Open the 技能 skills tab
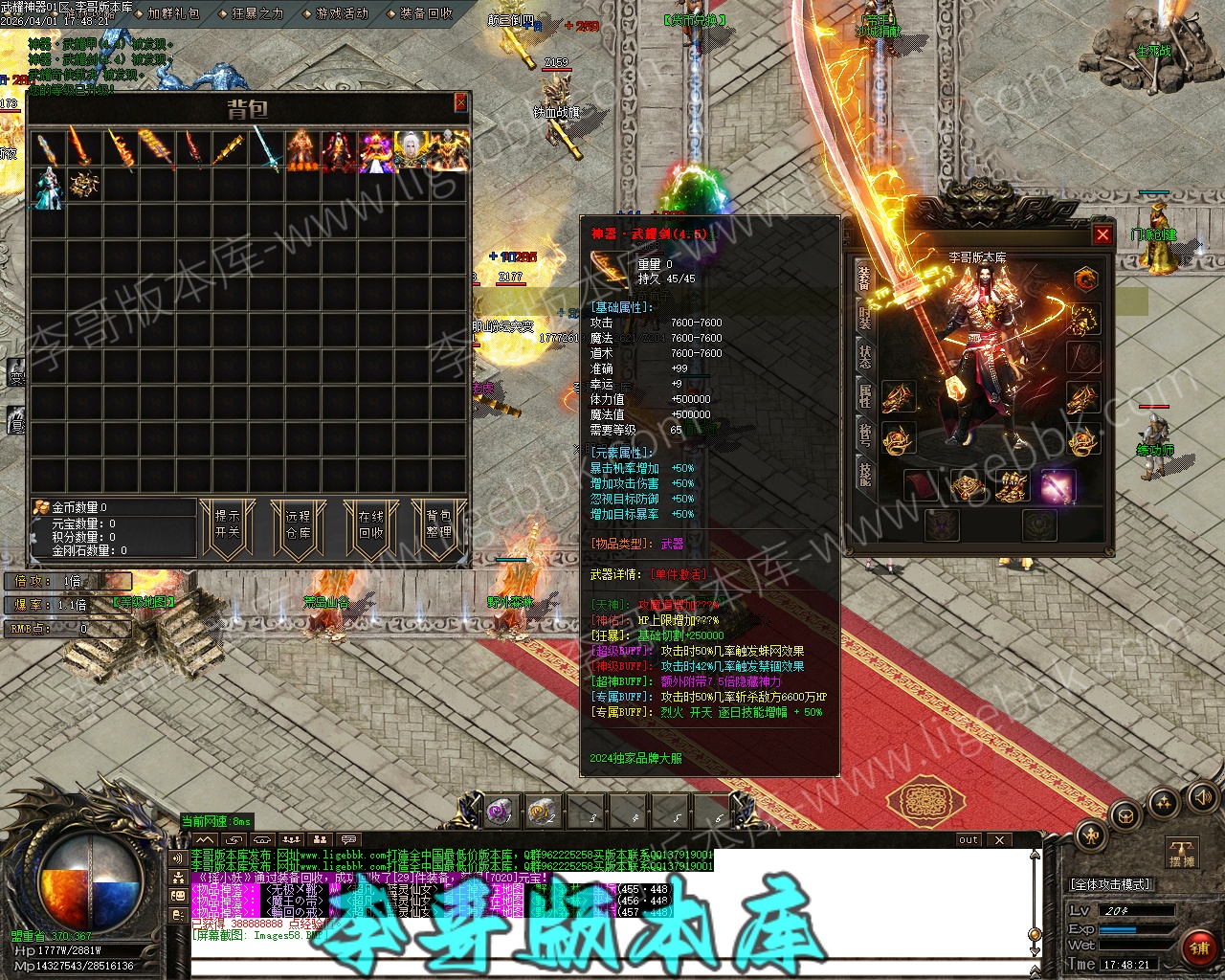This screenshot has width=1225, height=980. pos(864,474)
